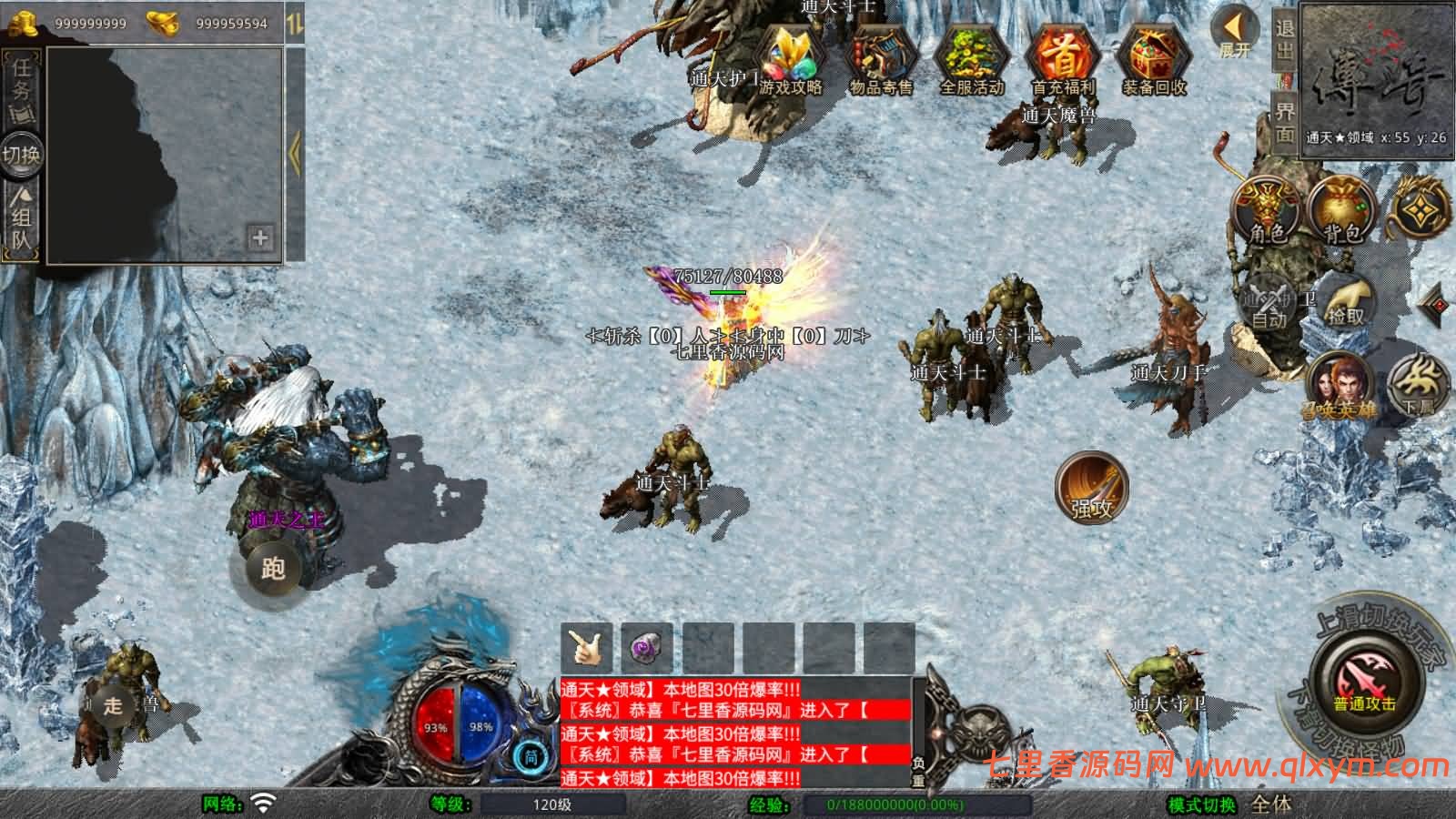Toggle the 跑 run mode button
1456x819 pixels.
point(273,569)
